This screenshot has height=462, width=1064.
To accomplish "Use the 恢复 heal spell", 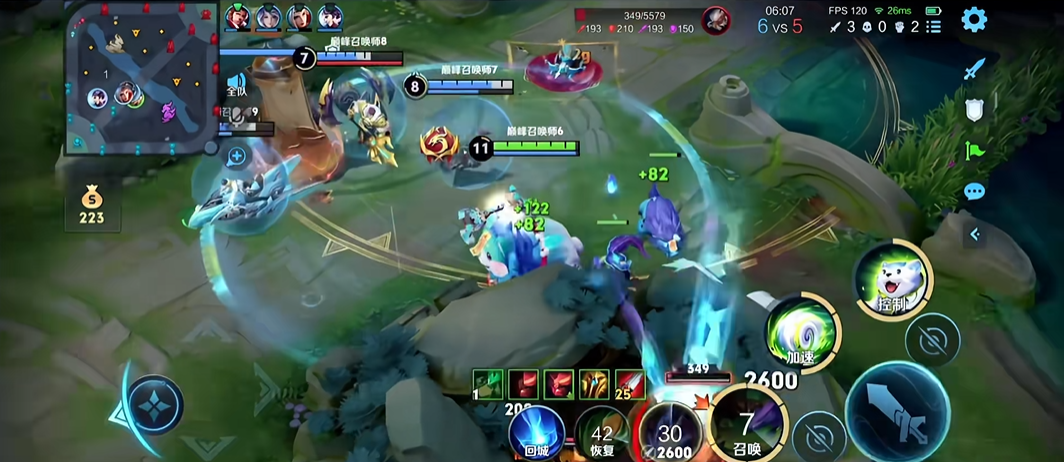I will (601, 435).
